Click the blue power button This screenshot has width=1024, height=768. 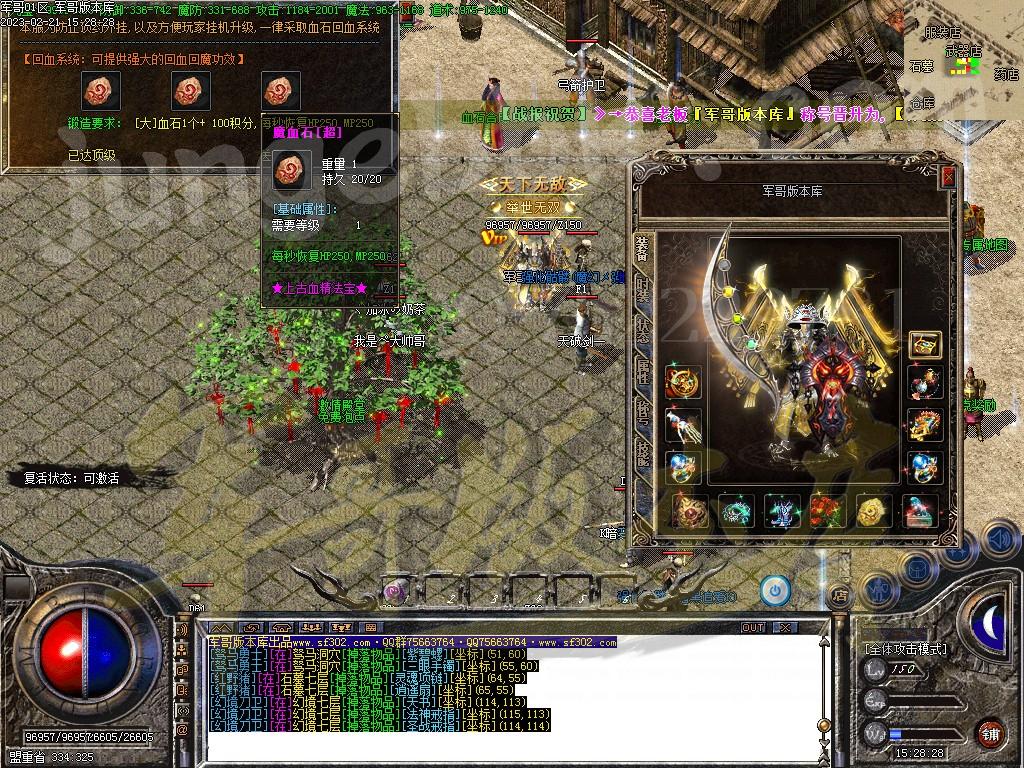[x=774, y=591]
